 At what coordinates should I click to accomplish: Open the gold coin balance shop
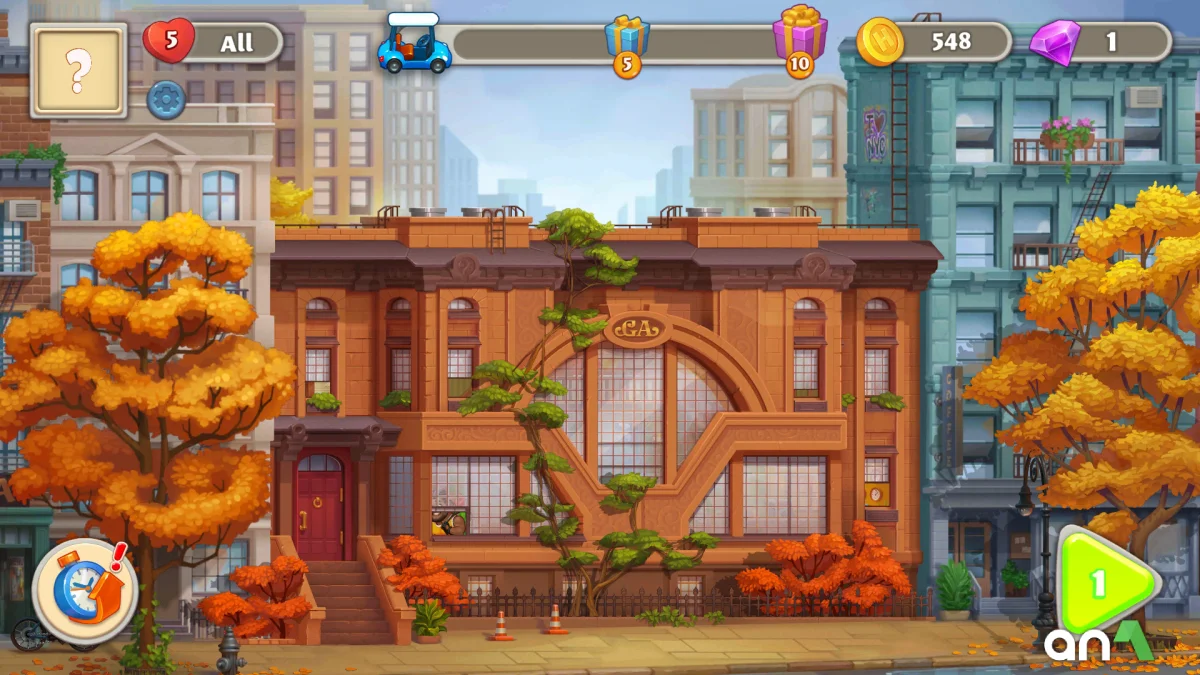pyautogui.click(x=880, y=42)
